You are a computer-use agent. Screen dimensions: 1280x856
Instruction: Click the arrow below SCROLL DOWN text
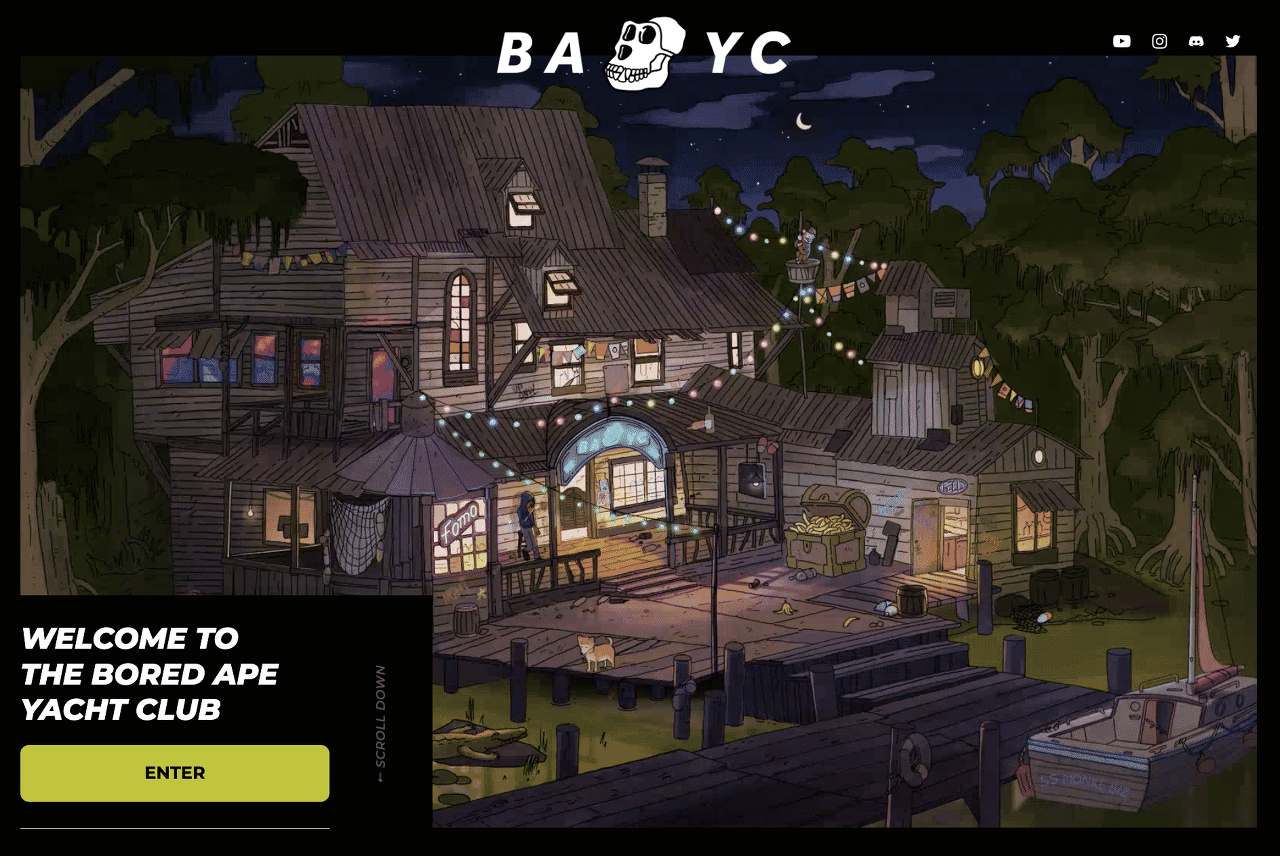point(382,775)
